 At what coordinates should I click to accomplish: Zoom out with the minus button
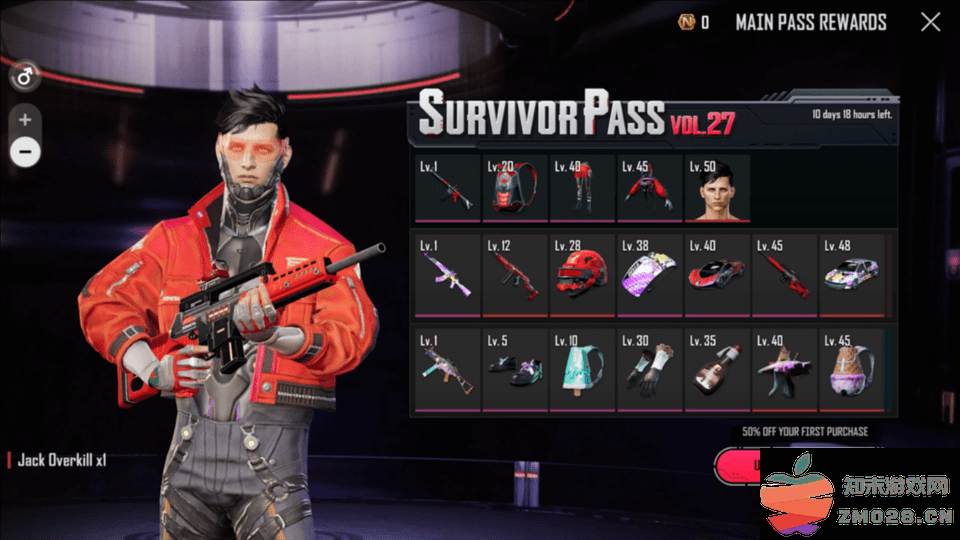25,152
